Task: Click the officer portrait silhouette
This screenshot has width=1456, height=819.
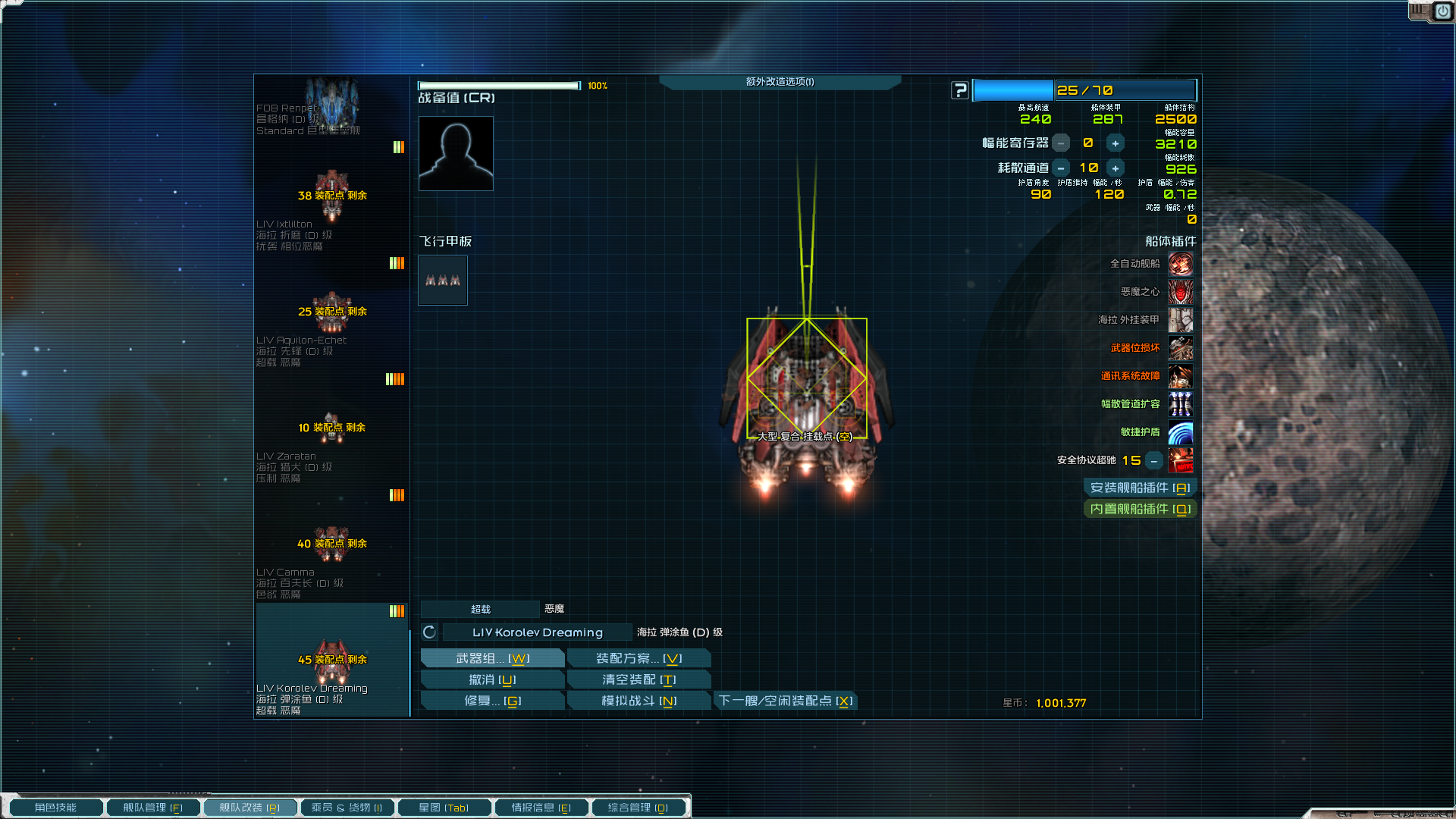Action: [x=456, y=153]
